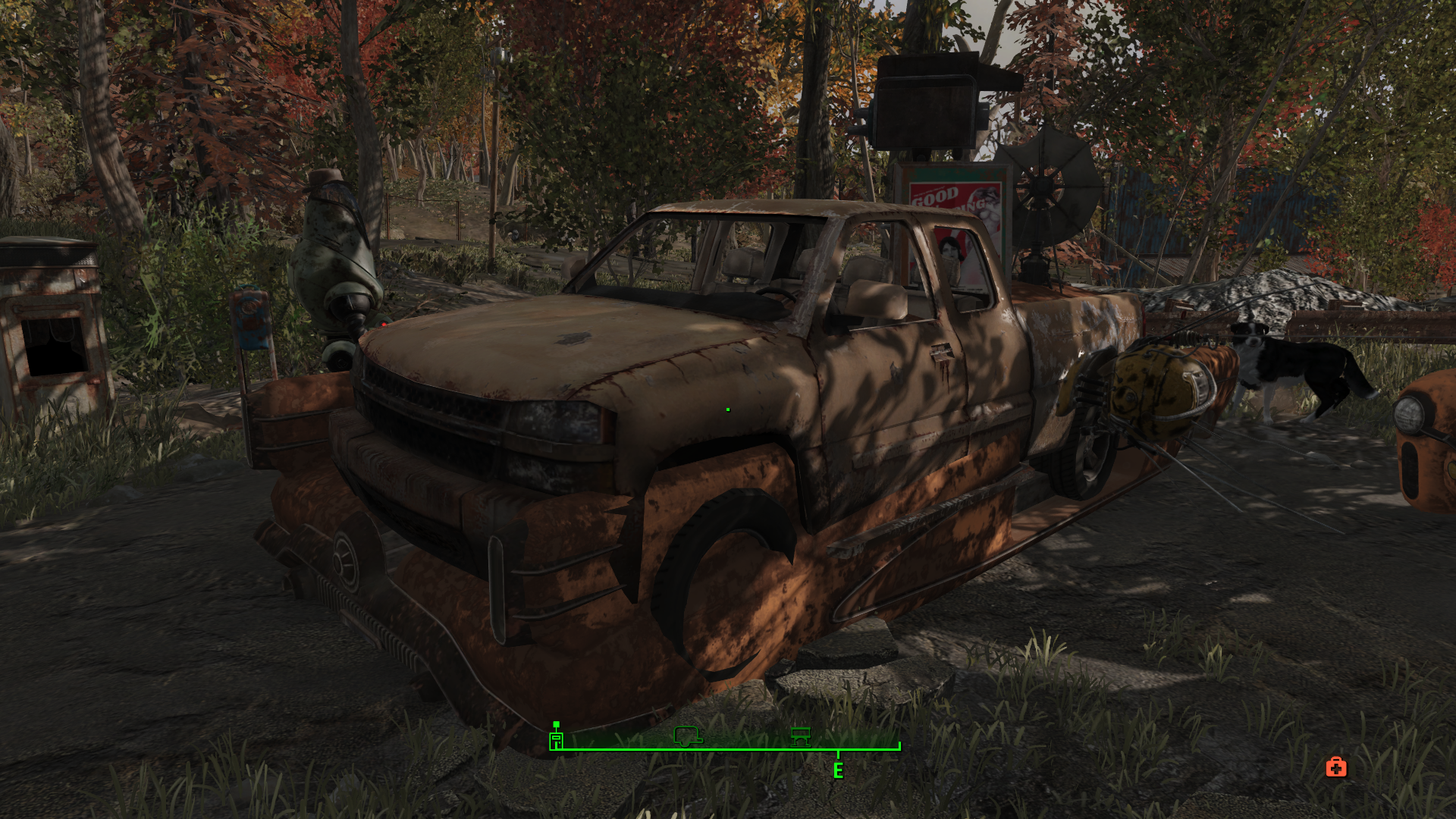Click the orange medkit indicator in the corner

tap(1335, 768)
